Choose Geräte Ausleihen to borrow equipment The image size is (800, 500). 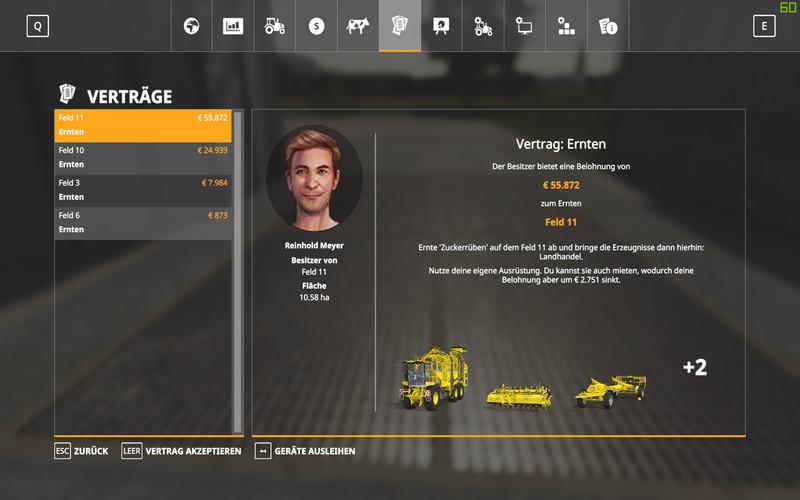click(305, 451)
